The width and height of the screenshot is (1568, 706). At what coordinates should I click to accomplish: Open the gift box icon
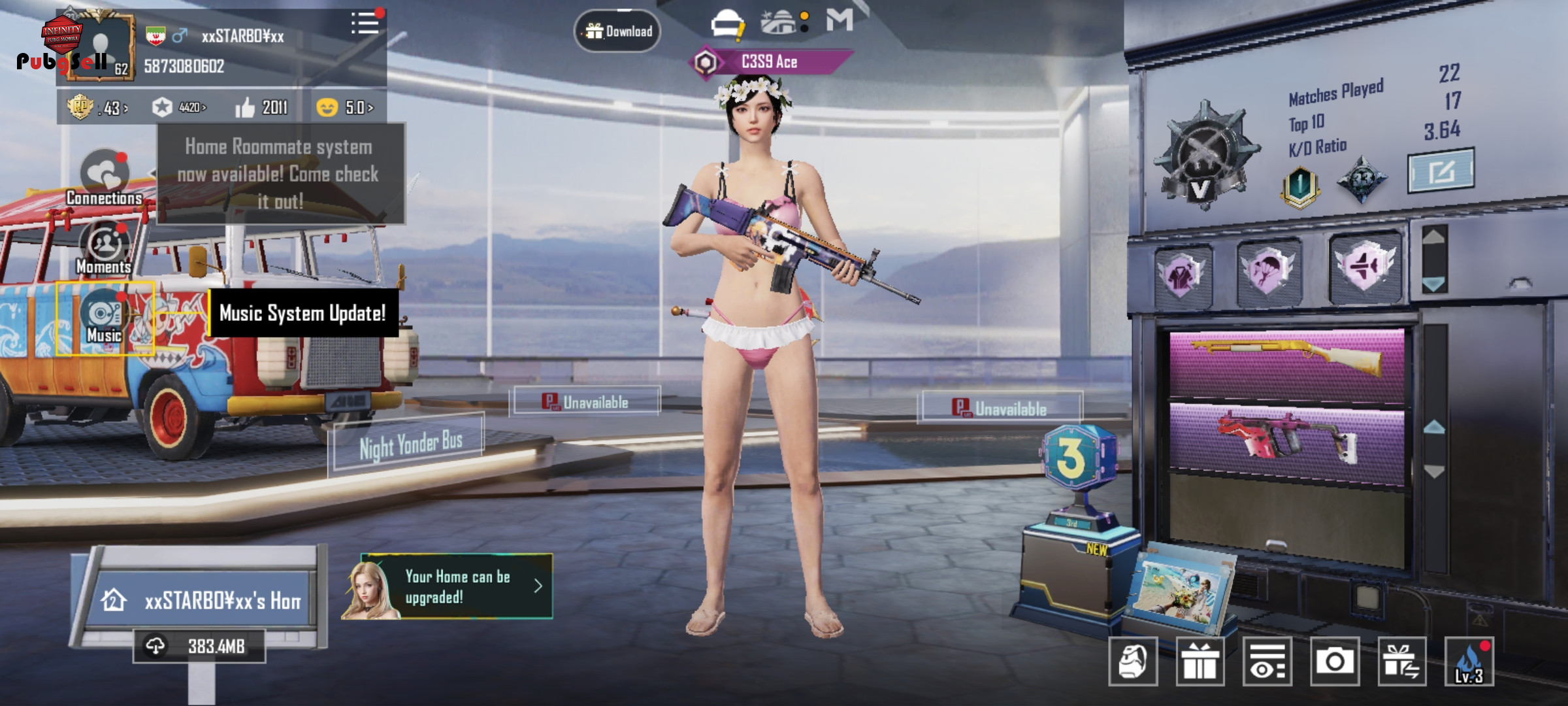pos(1200,662)
